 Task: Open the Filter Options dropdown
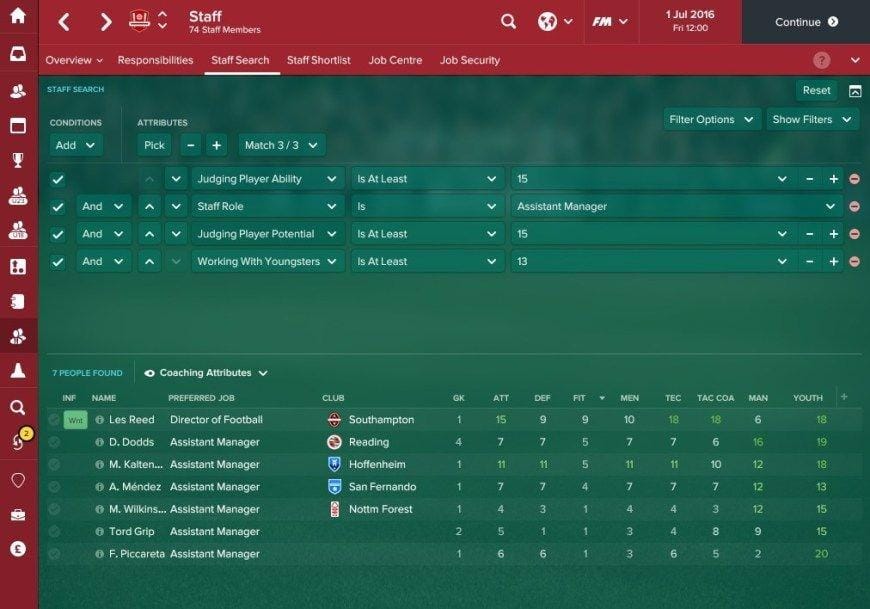point(709,119)
